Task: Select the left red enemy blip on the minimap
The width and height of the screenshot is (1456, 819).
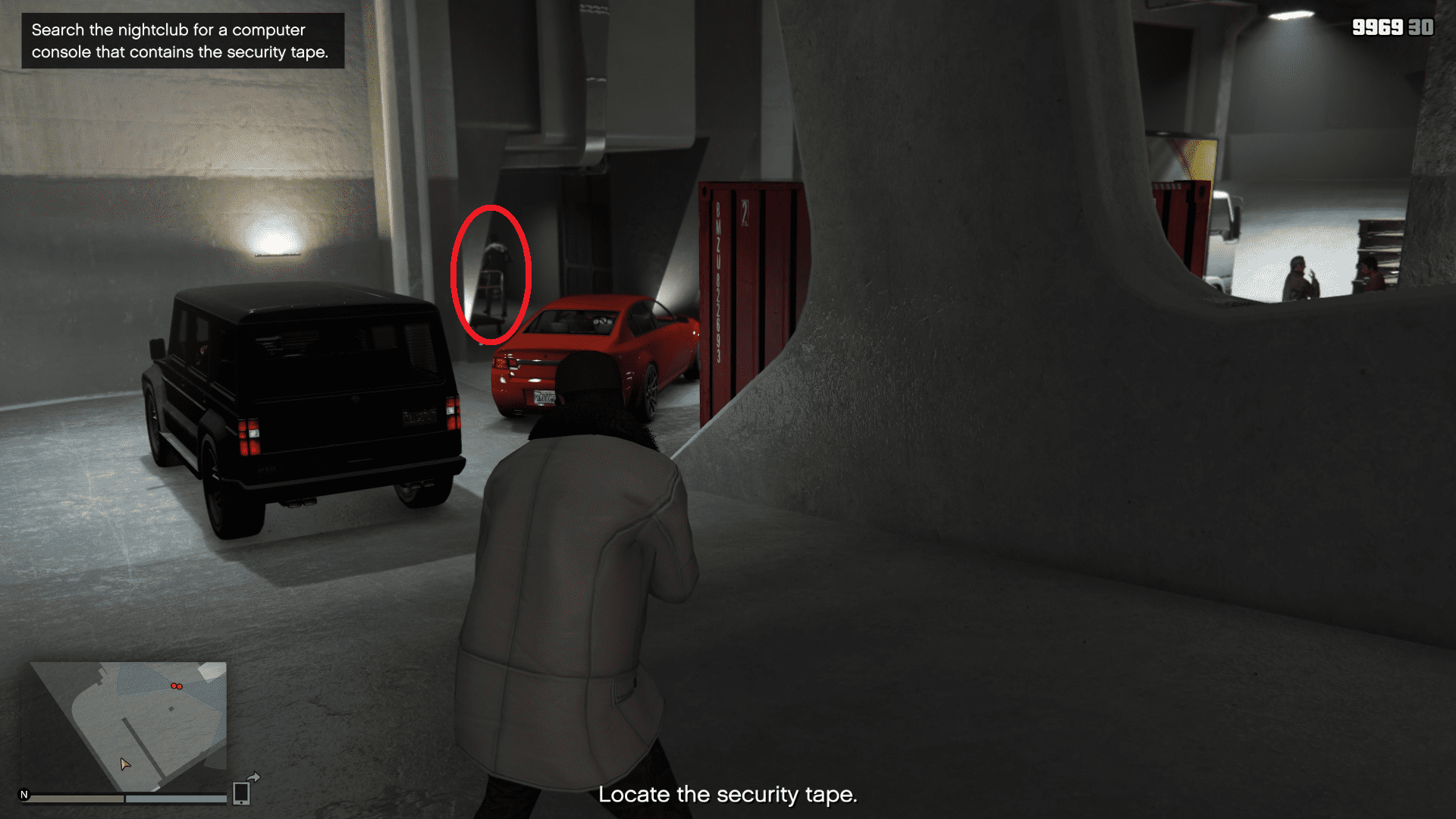Action: point(175,685)
